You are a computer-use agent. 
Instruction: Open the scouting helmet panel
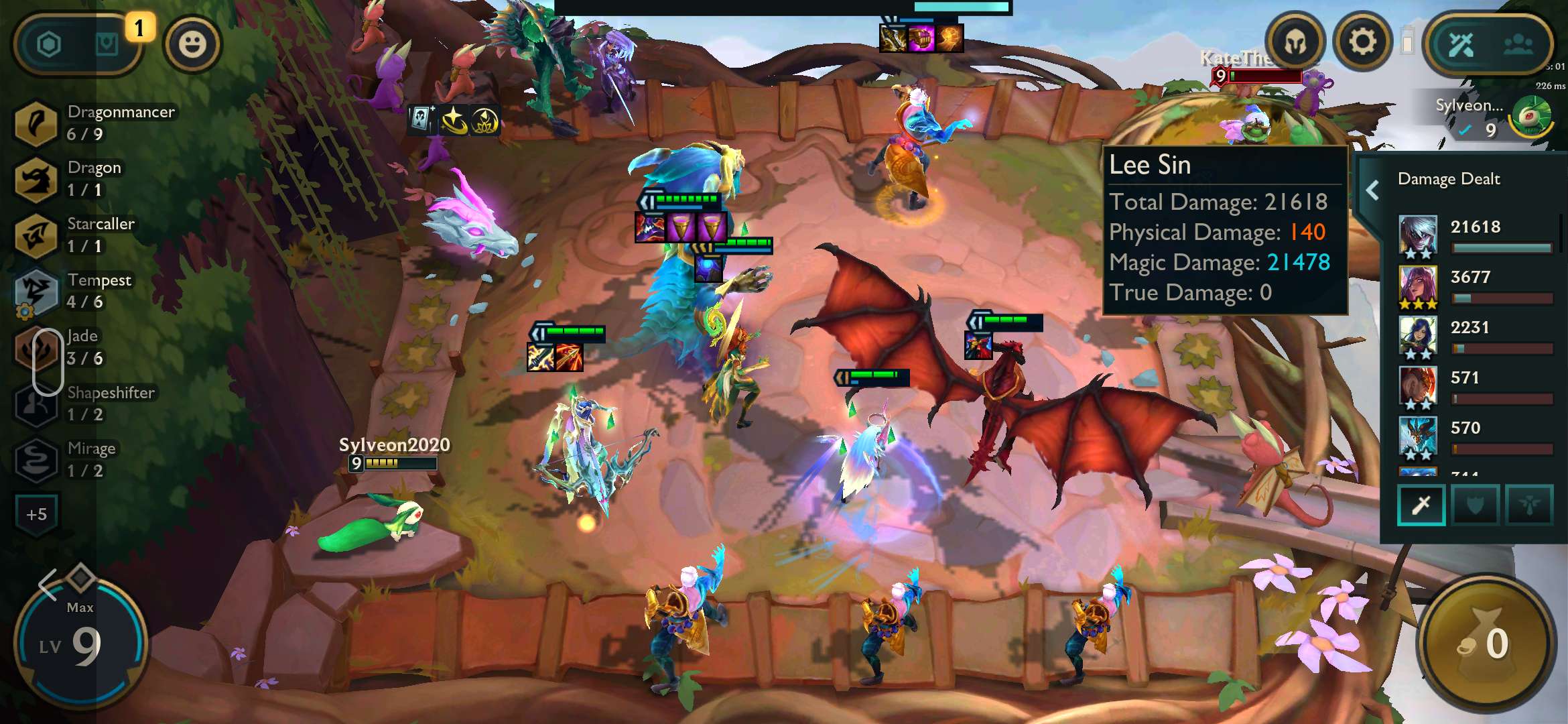[1295, 42]
